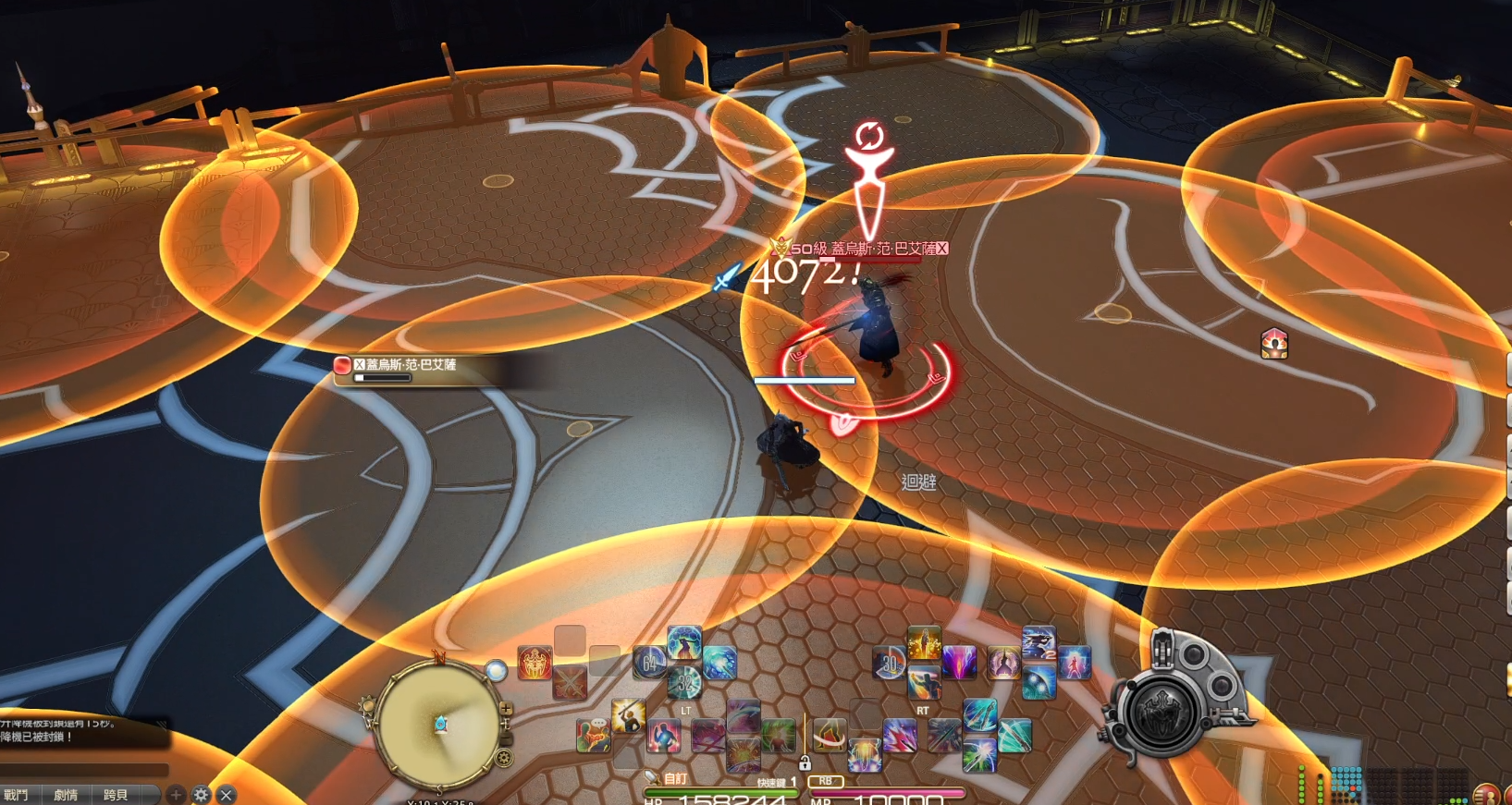Viewport: 1512px width, 805px height.
Task: Click the circular minimap
Action: click(439, 724)
